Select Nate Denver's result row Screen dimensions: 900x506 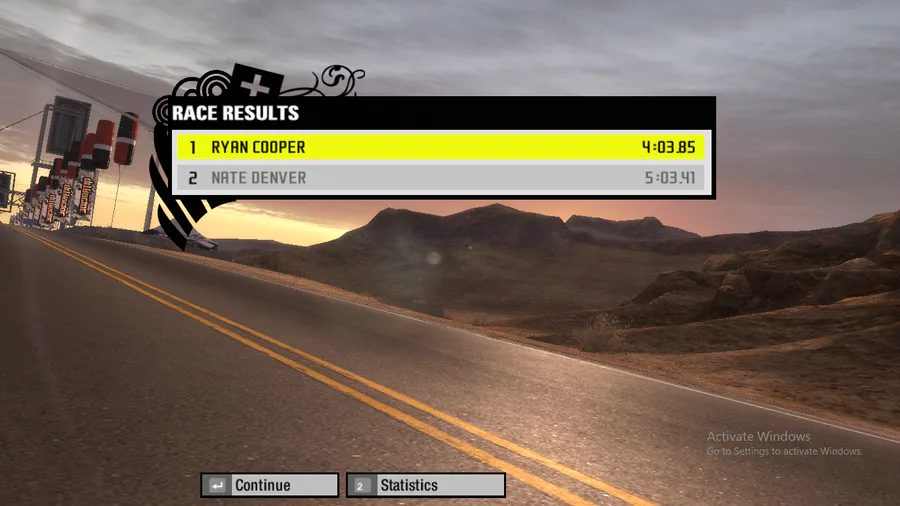point(441,178)
